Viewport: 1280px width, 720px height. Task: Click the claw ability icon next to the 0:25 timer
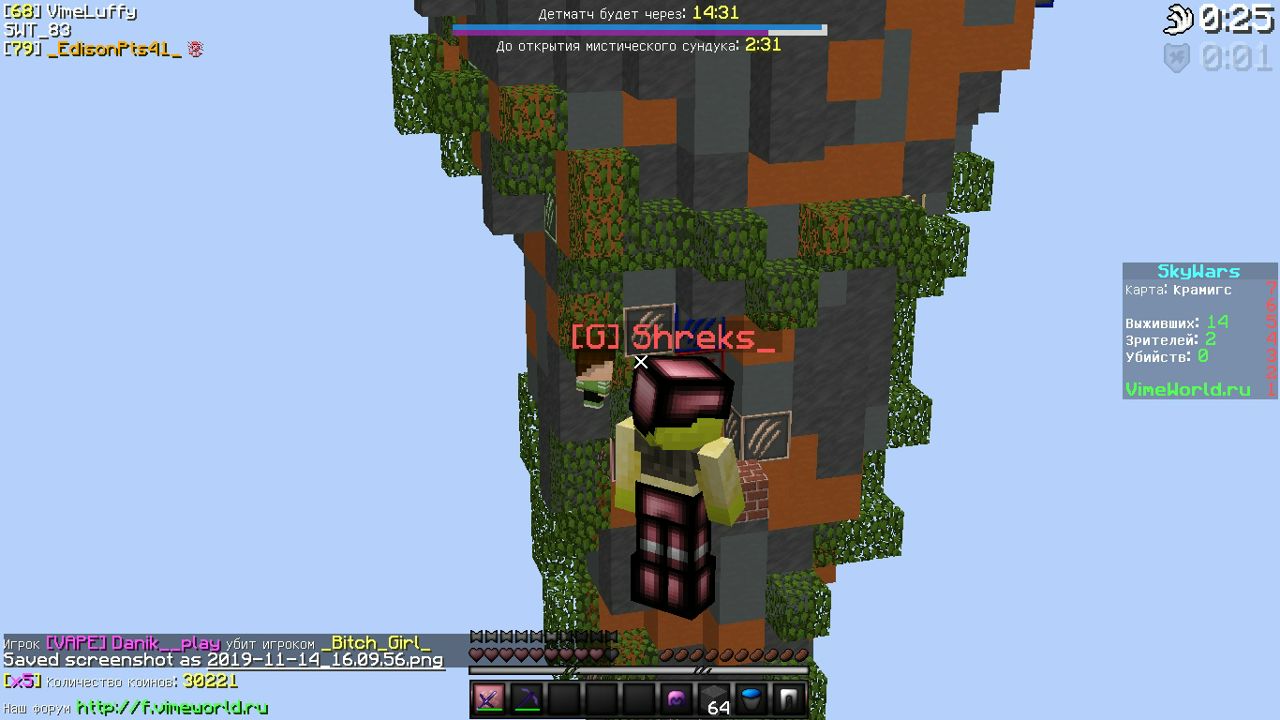click(x=1181, y=18)
